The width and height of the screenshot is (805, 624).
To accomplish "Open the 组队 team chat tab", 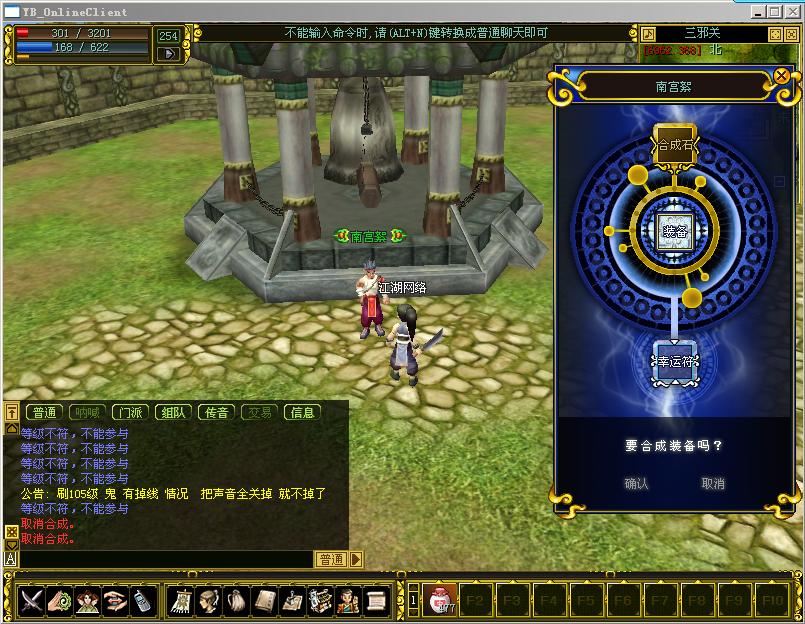I will click(x=172, y=412).
